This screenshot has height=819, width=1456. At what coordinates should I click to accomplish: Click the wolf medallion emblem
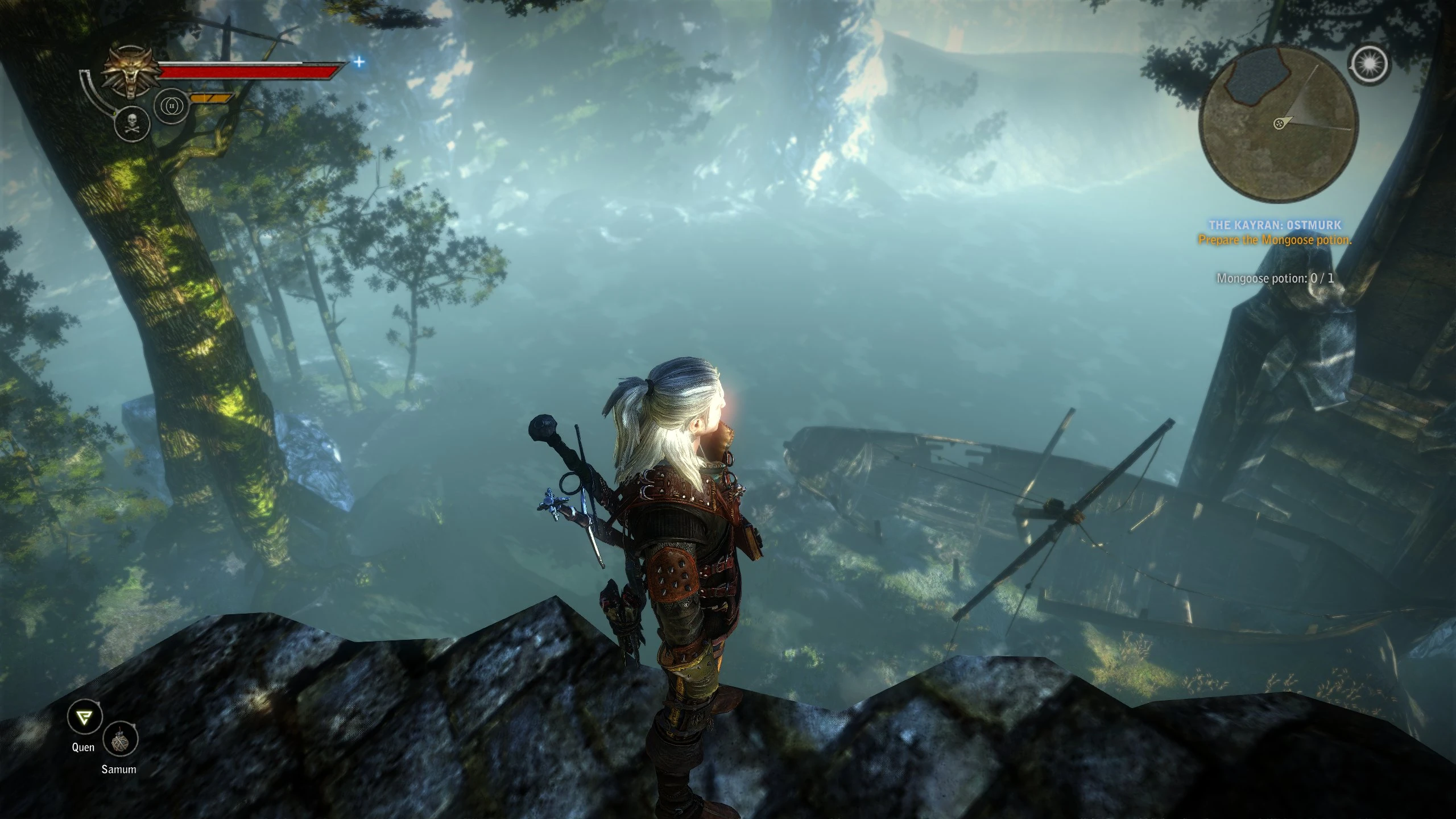[130, 68]
